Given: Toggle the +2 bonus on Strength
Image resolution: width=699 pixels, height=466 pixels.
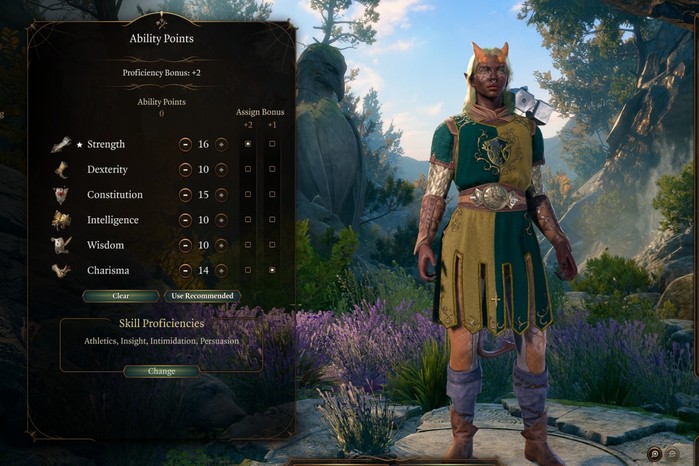Looking at the screenshot, I should tap(248, 144).
